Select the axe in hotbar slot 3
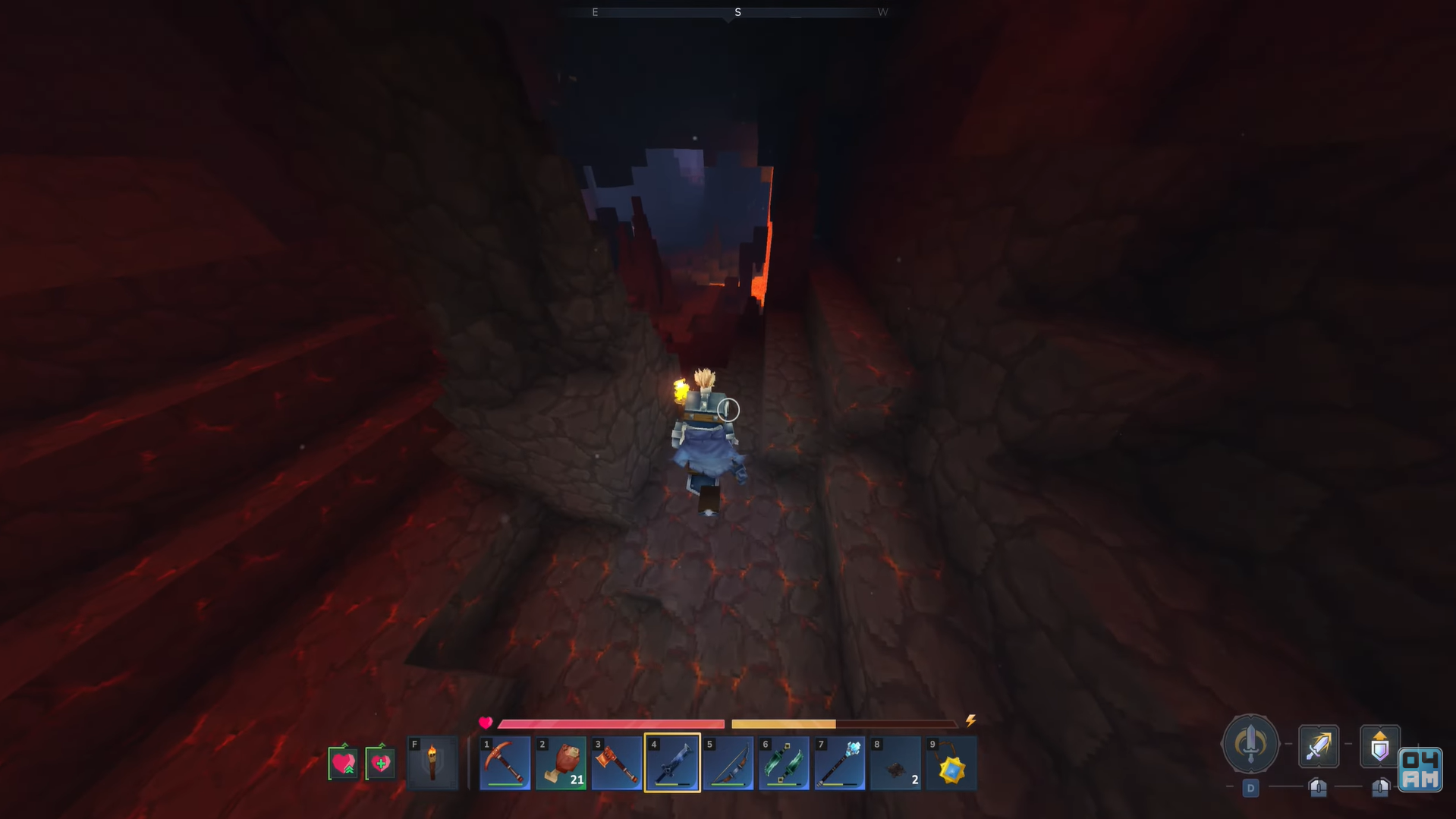The height and width of the screenshot is (819, 1456). [x=617, y=763]
